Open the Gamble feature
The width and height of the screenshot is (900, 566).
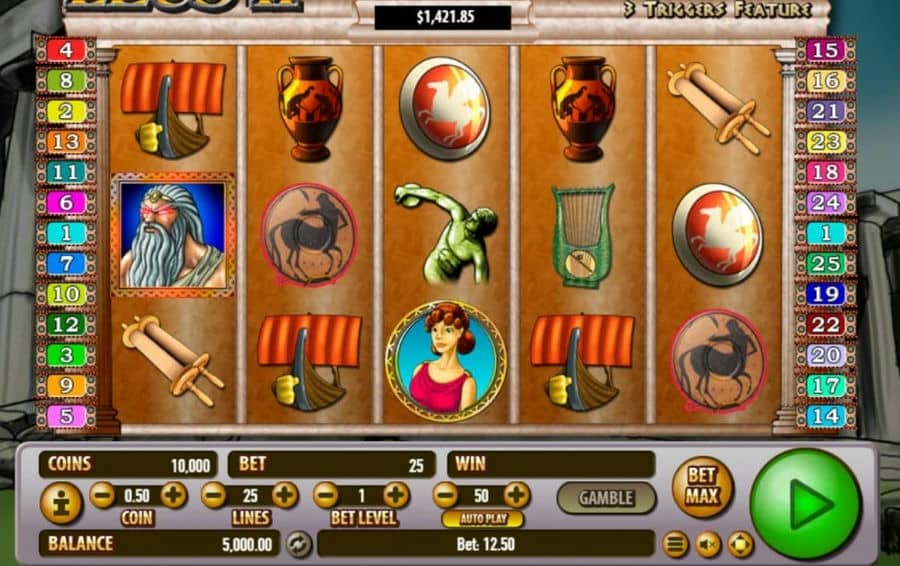pos(606,497)
